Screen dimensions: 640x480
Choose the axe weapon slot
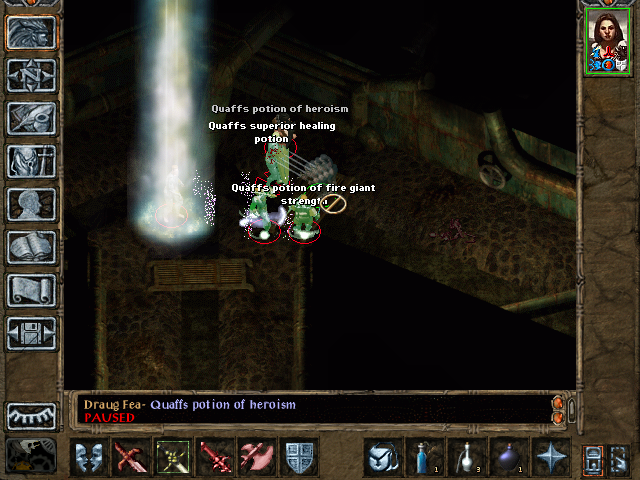(258, 457)
